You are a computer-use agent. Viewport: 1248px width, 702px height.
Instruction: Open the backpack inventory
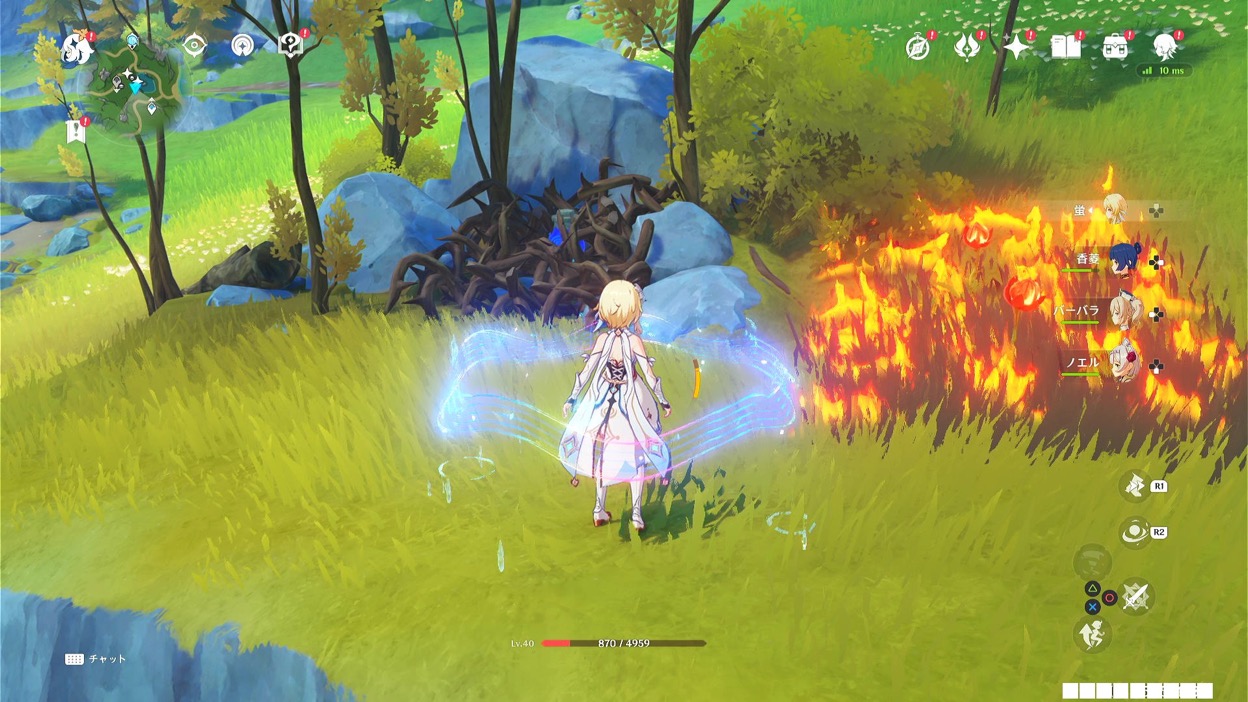(x=1115, y=46)
